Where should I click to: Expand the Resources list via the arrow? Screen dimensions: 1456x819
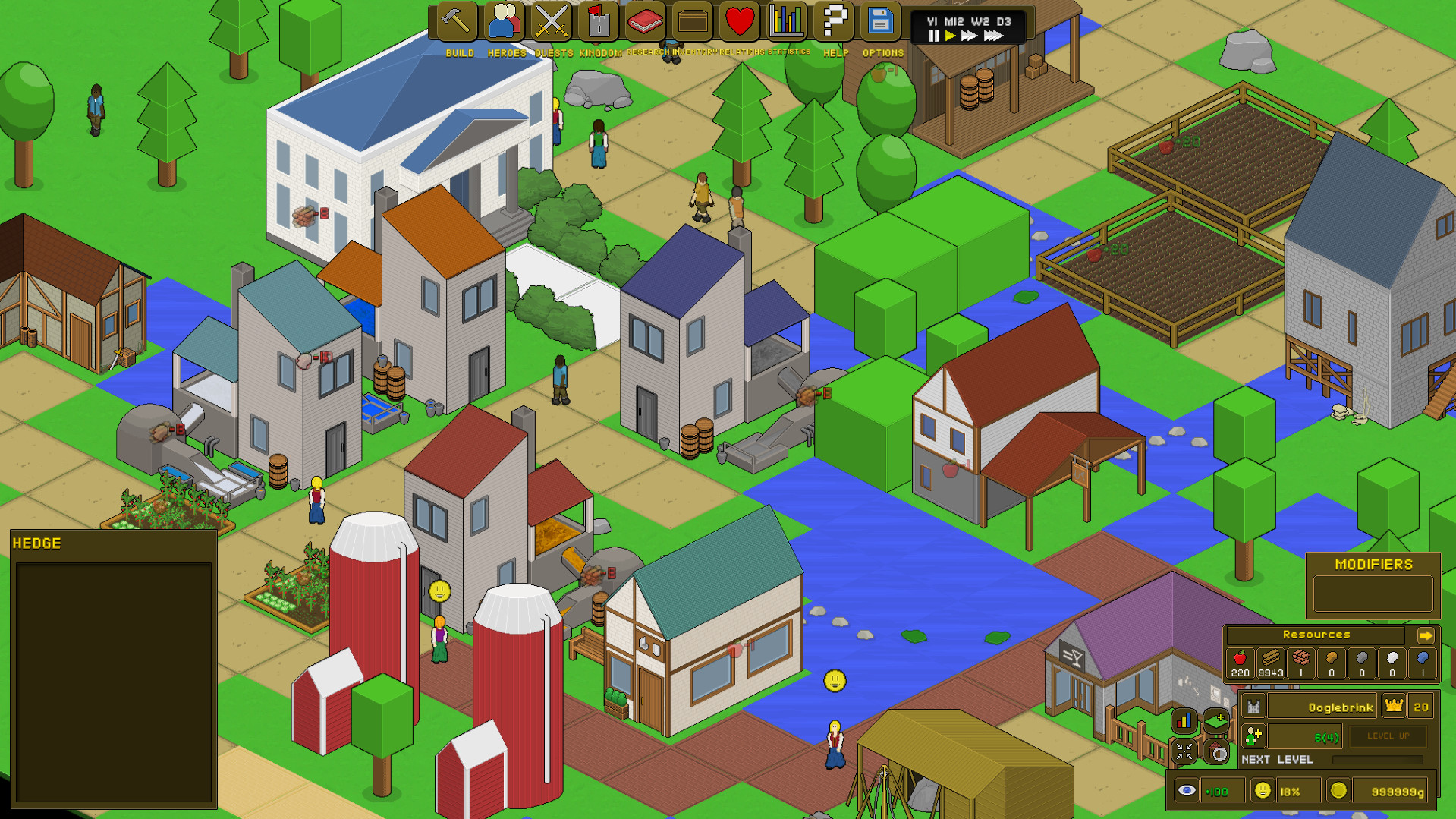tap(1427, 635)
